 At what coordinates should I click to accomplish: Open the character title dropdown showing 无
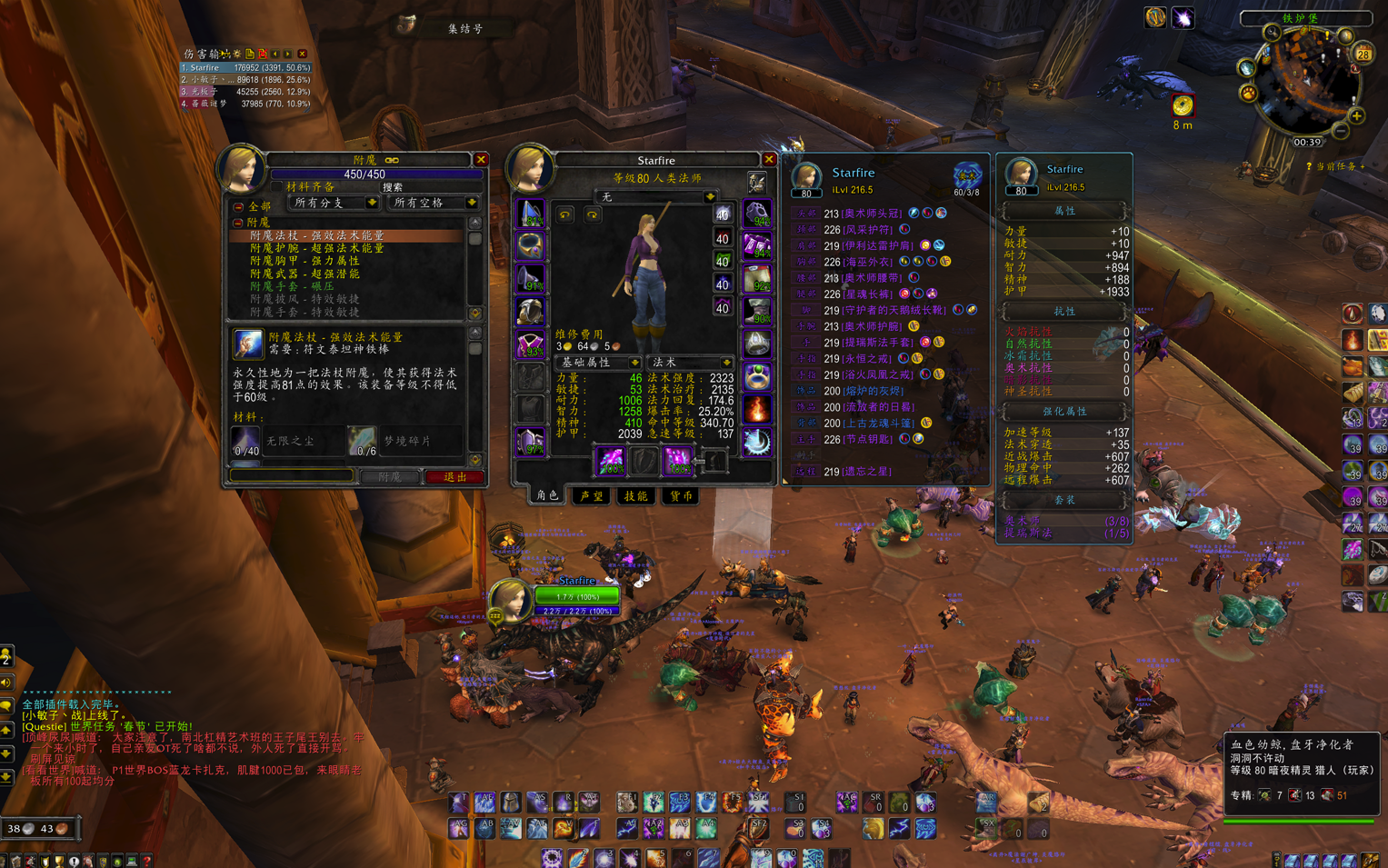(x=709, y=197)
